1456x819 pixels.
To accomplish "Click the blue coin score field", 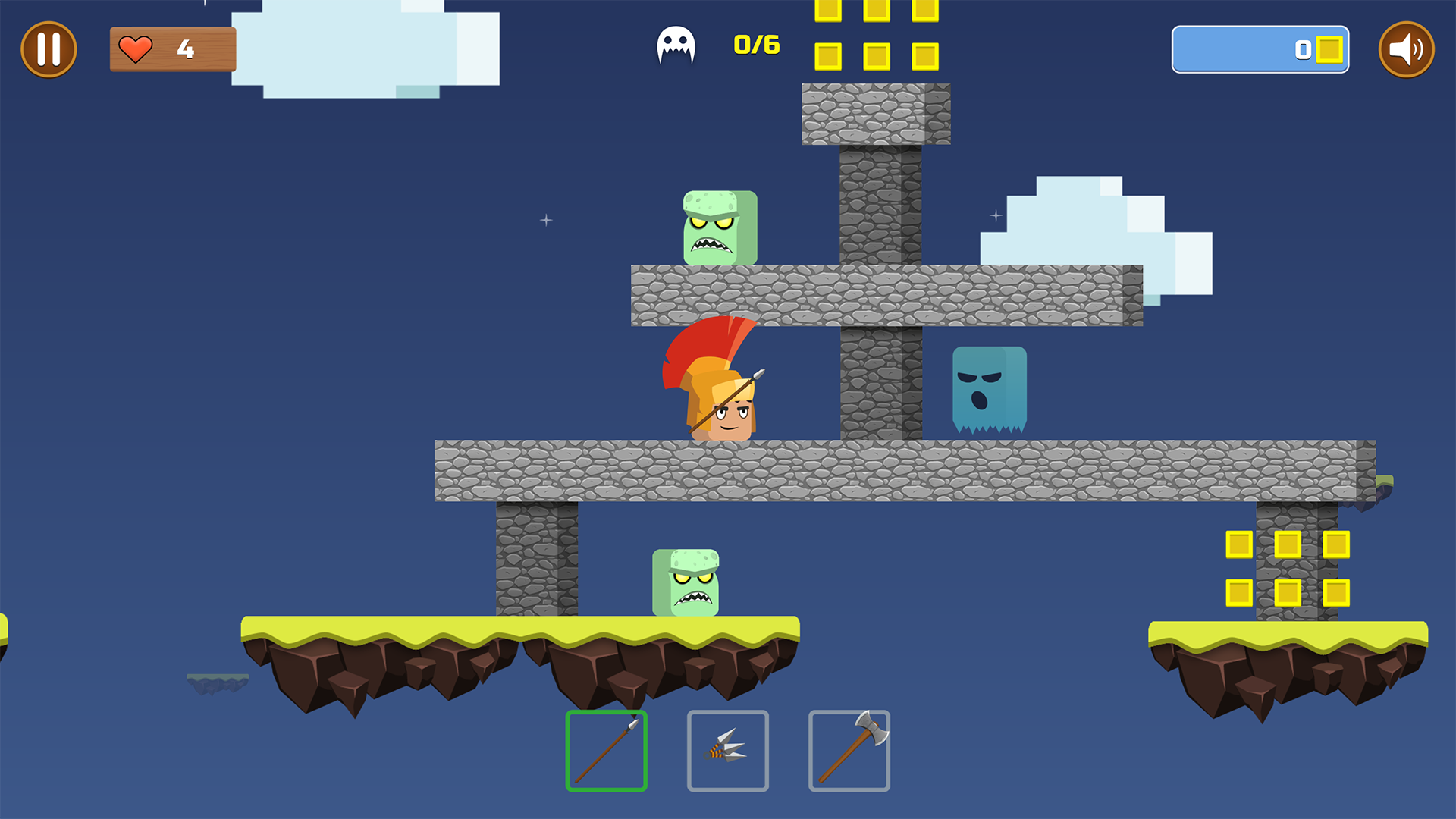I will (x=1260, y=50).
